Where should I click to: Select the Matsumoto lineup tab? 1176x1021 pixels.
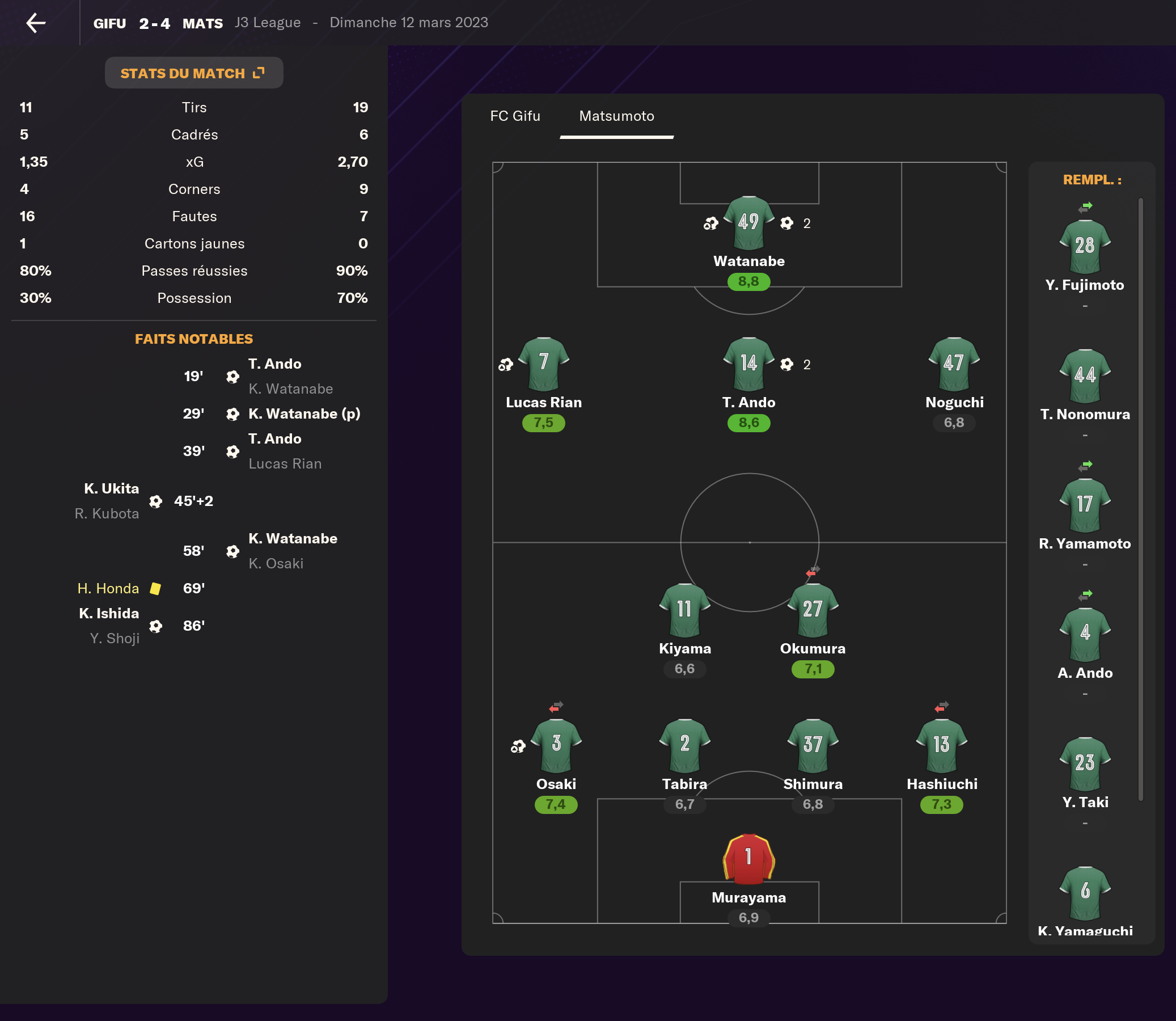pyautogui.click(x=616, y=116)
